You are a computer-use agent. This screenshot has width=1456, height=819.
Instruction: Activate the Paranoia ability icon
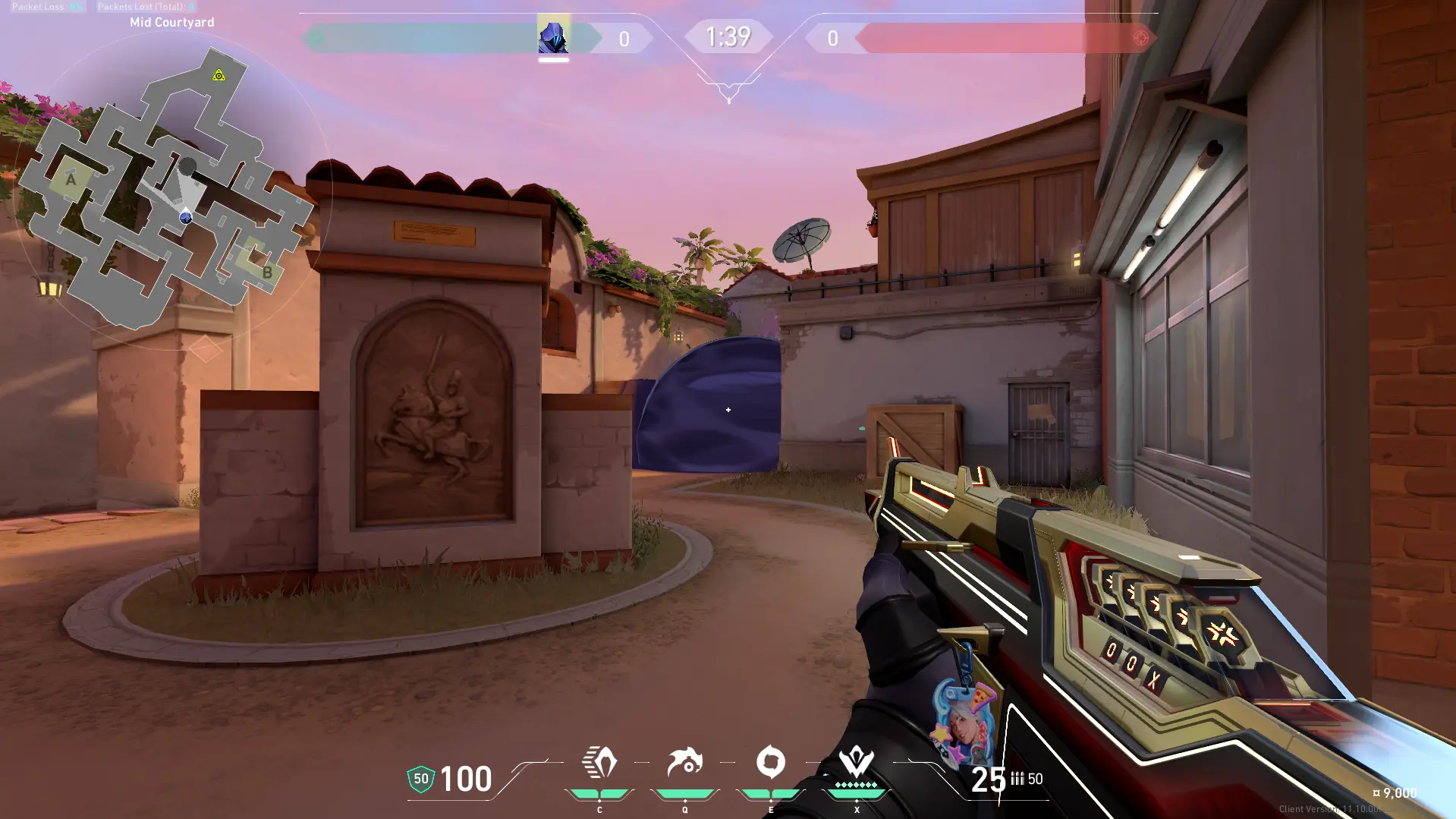point(684,762)
